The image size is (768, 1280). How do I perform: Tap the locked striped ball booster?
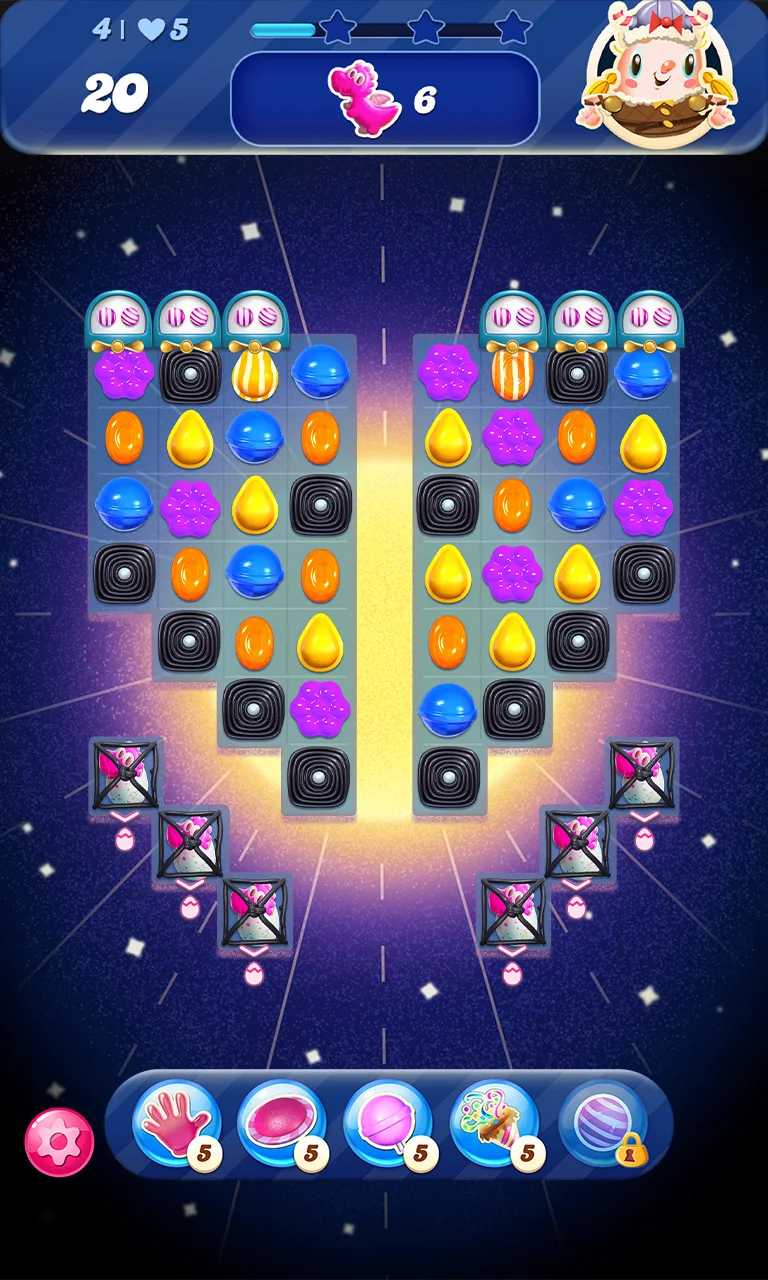[603, 1124]
